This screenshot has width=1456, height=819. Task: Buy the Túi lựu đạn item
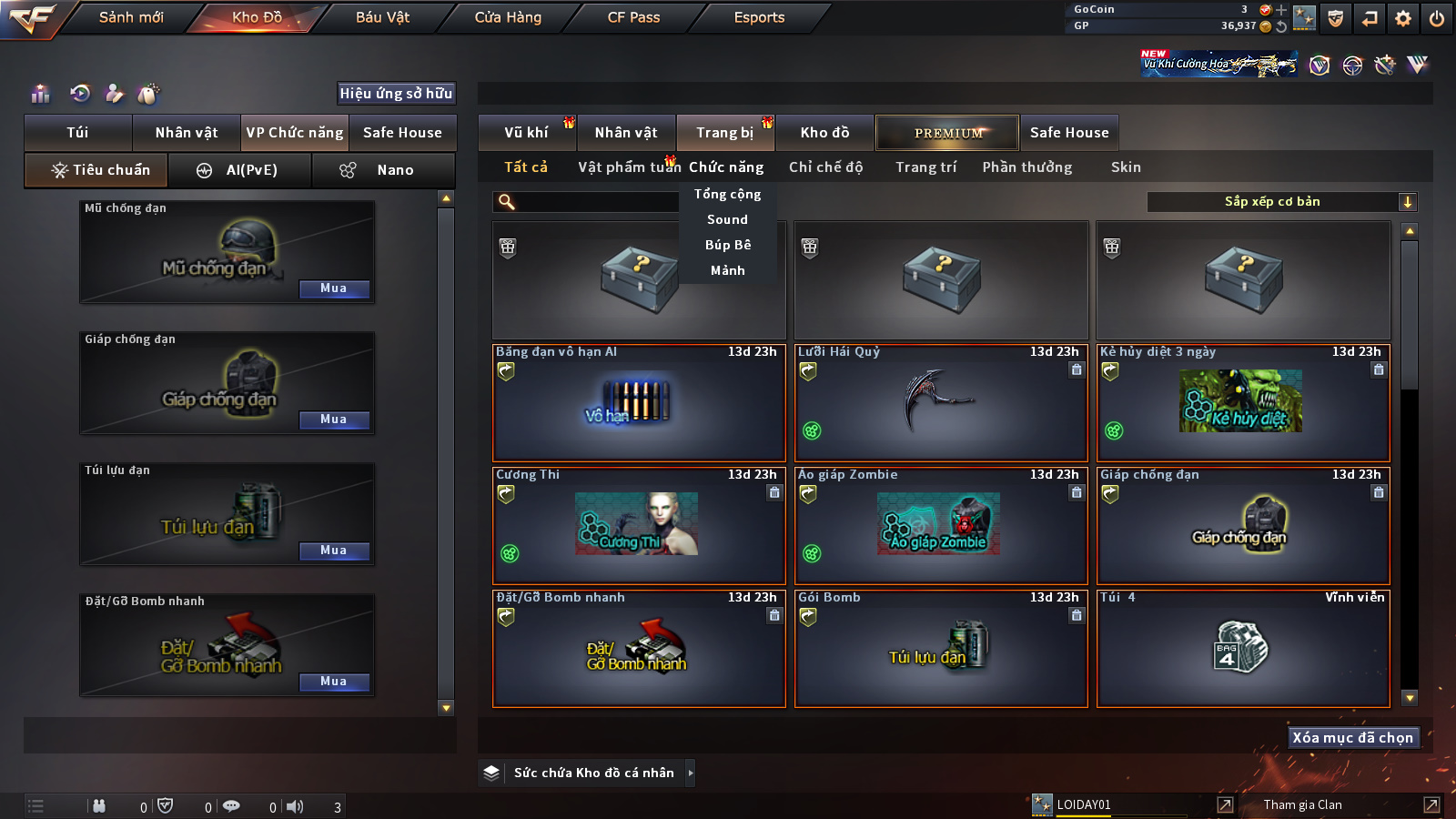(333, 551)
